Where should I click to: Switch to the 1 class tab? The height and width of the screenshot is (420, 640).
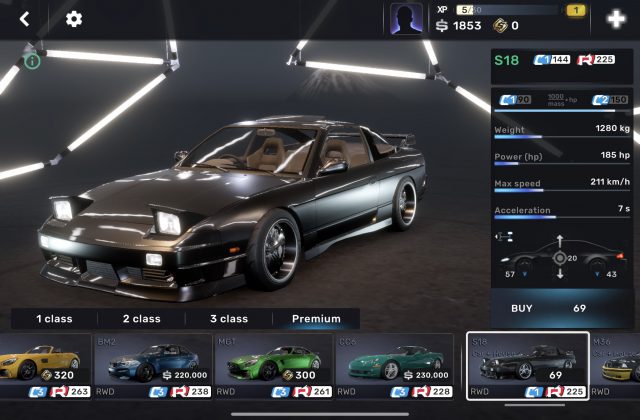point(54,319)
